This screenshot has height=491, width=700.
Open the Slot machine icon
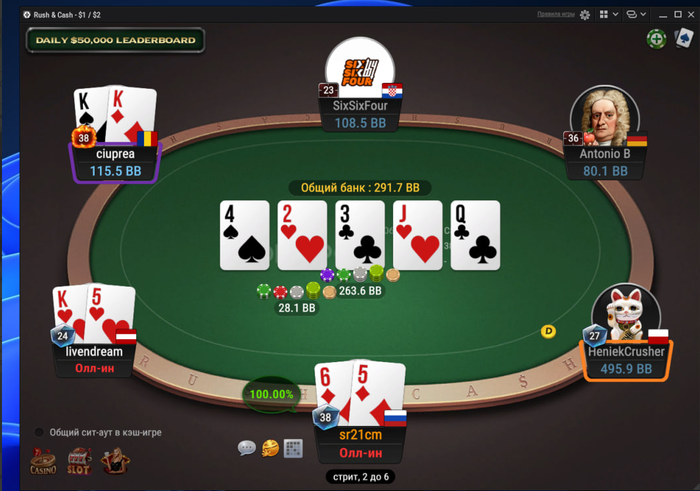coord(79,462)
